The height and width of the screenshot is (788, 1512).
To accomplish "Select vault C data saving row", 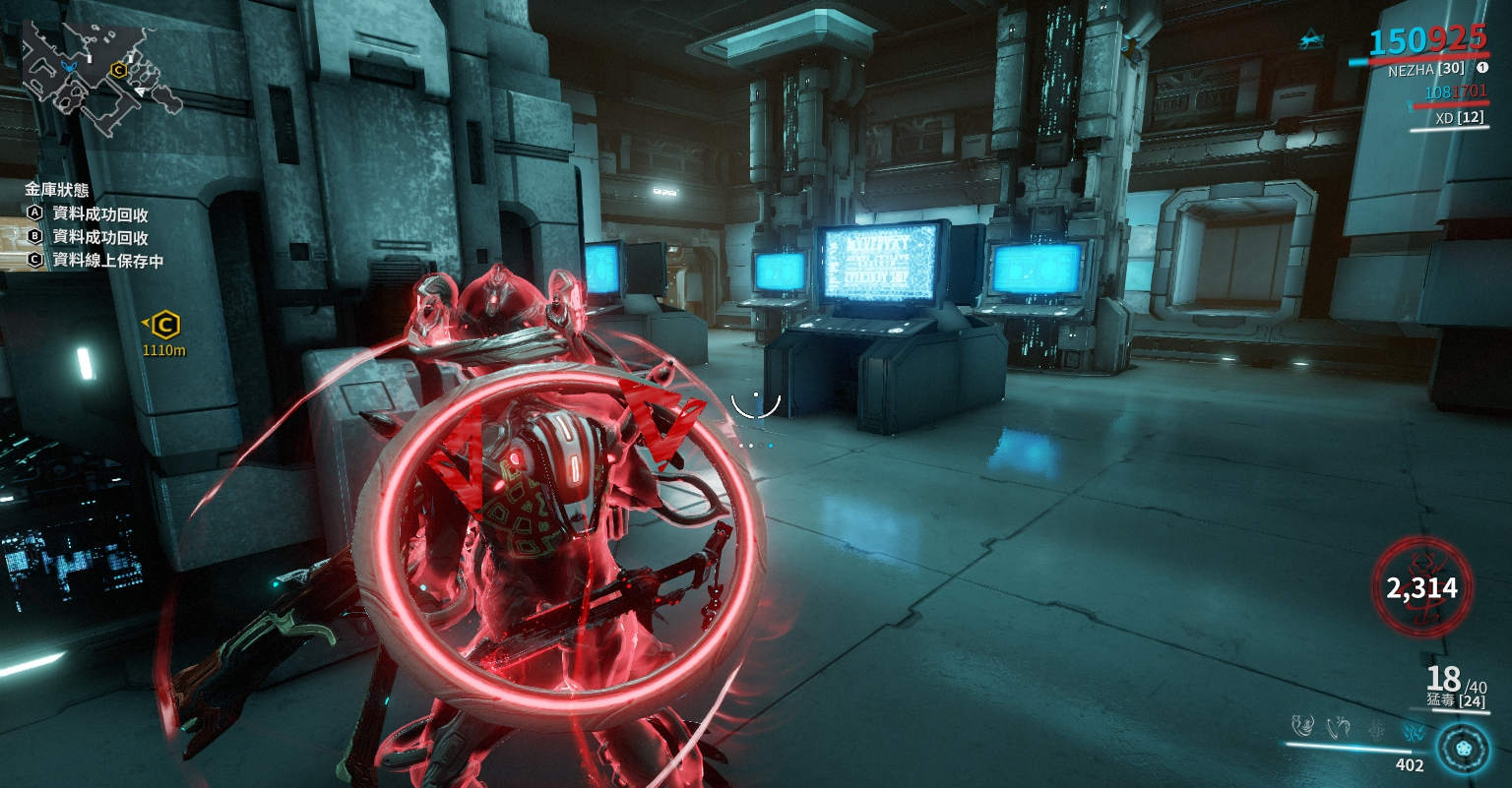I will 95,261.
